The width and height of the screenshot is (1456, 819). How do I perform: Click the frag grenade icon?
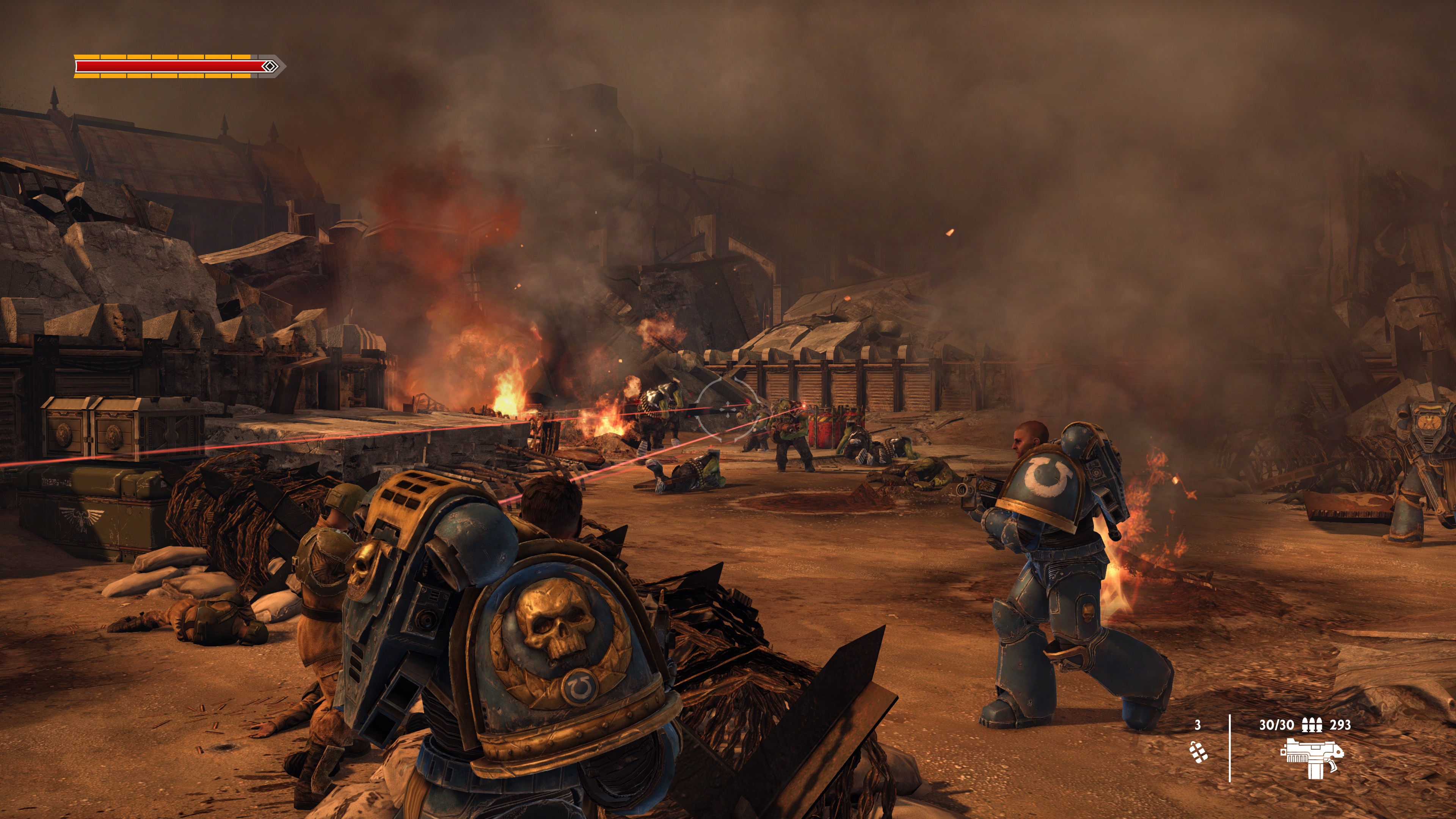click(1198, 752)
